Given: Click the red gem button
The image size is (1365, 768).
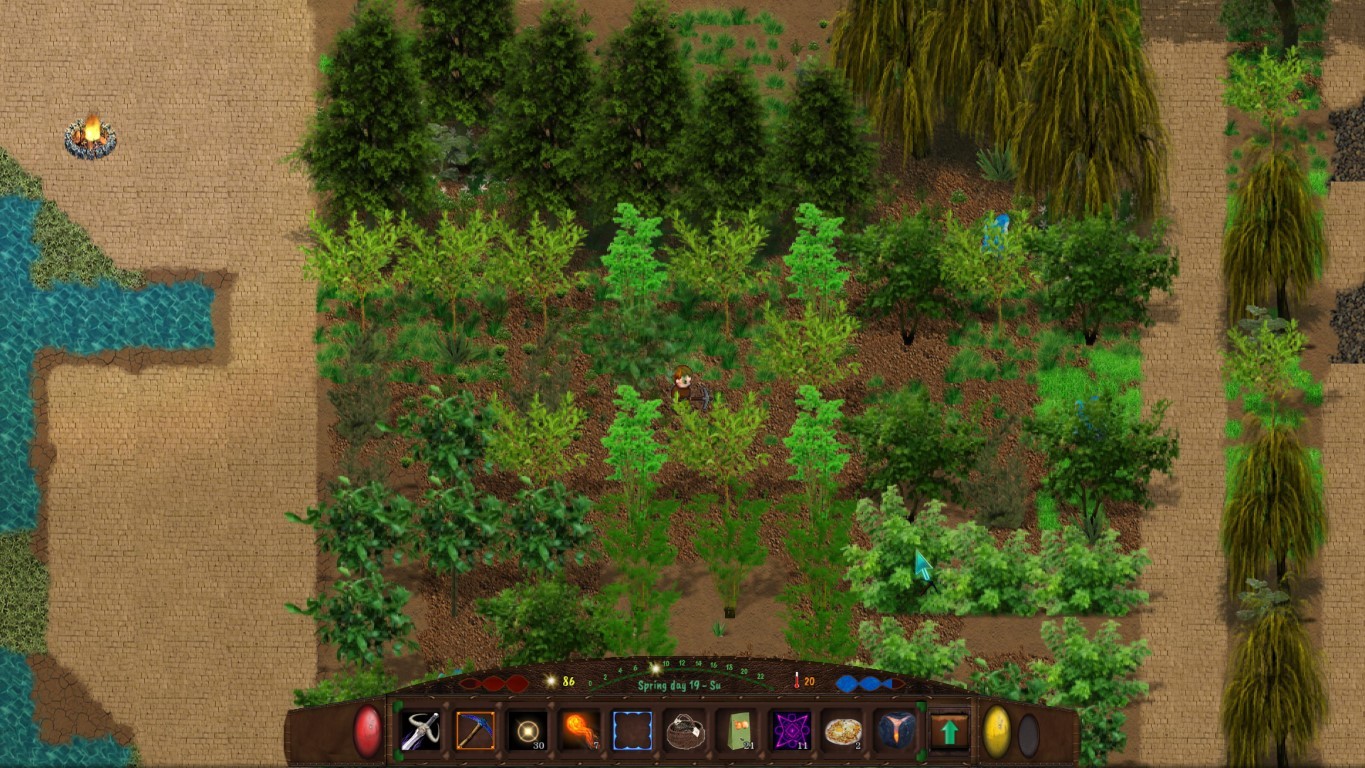Looking at the screenshot, I should pos(368,730).
